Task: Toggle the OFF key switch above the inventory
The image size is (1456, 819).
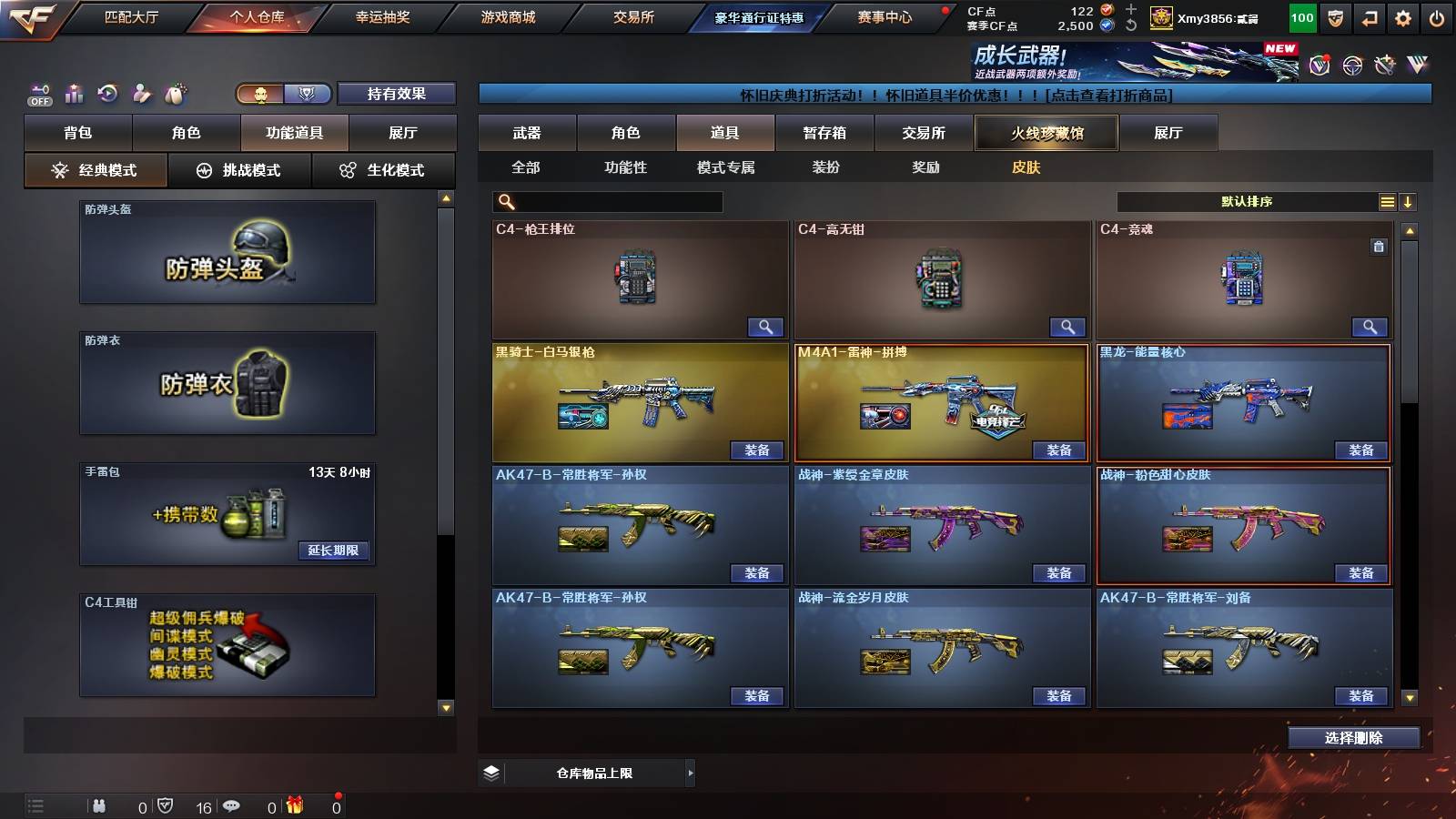Action: click(x=38, y=93)
